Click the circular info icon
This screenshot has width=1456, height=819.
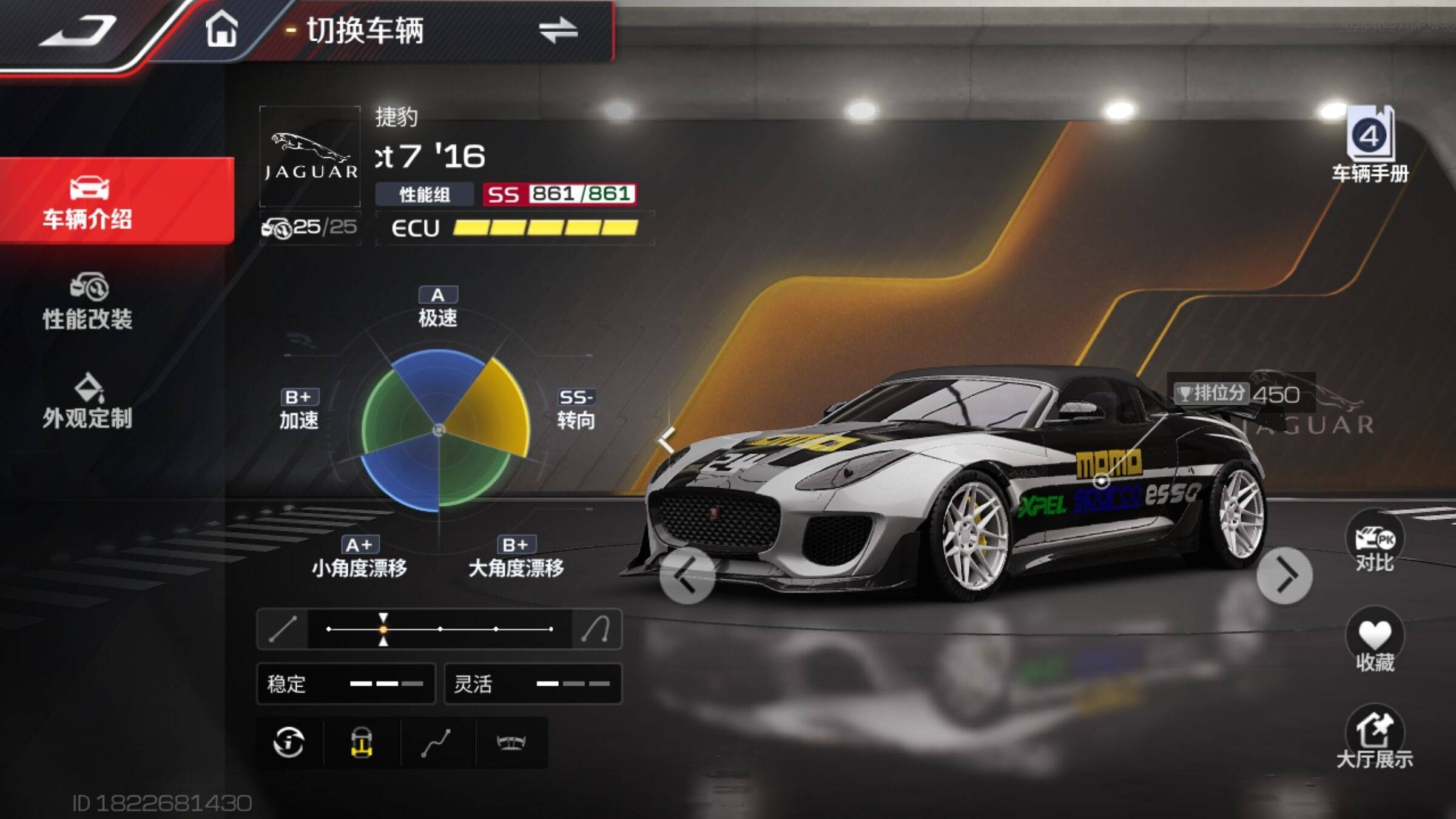289,743
